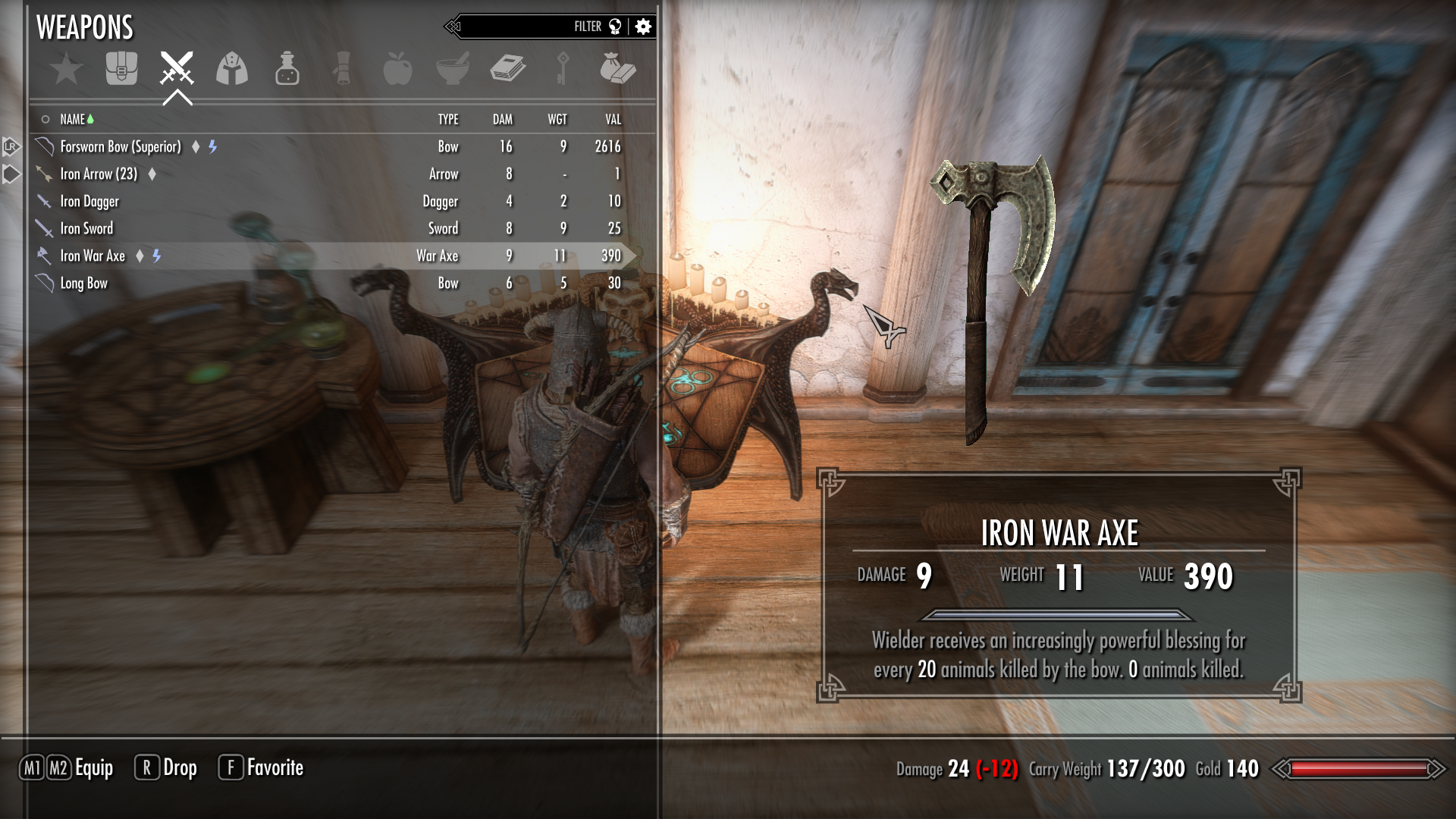Screen dimensions: 1456x819
Task: Drop the Iron War Axe via R Drop
Action: [168, 767]
